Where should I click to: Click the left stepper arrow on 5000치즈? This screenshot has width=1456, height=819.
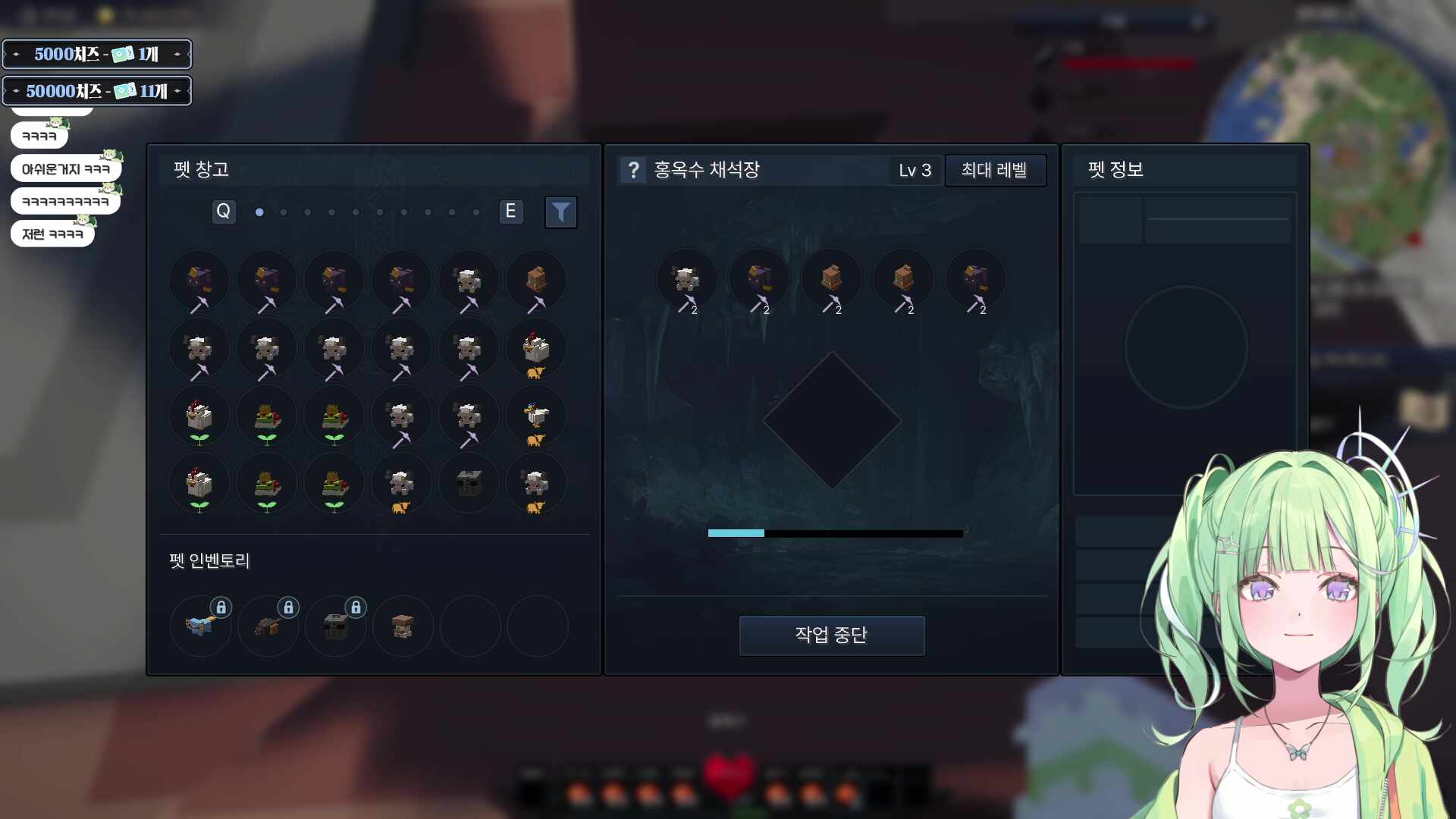click(x=14, y=54)
